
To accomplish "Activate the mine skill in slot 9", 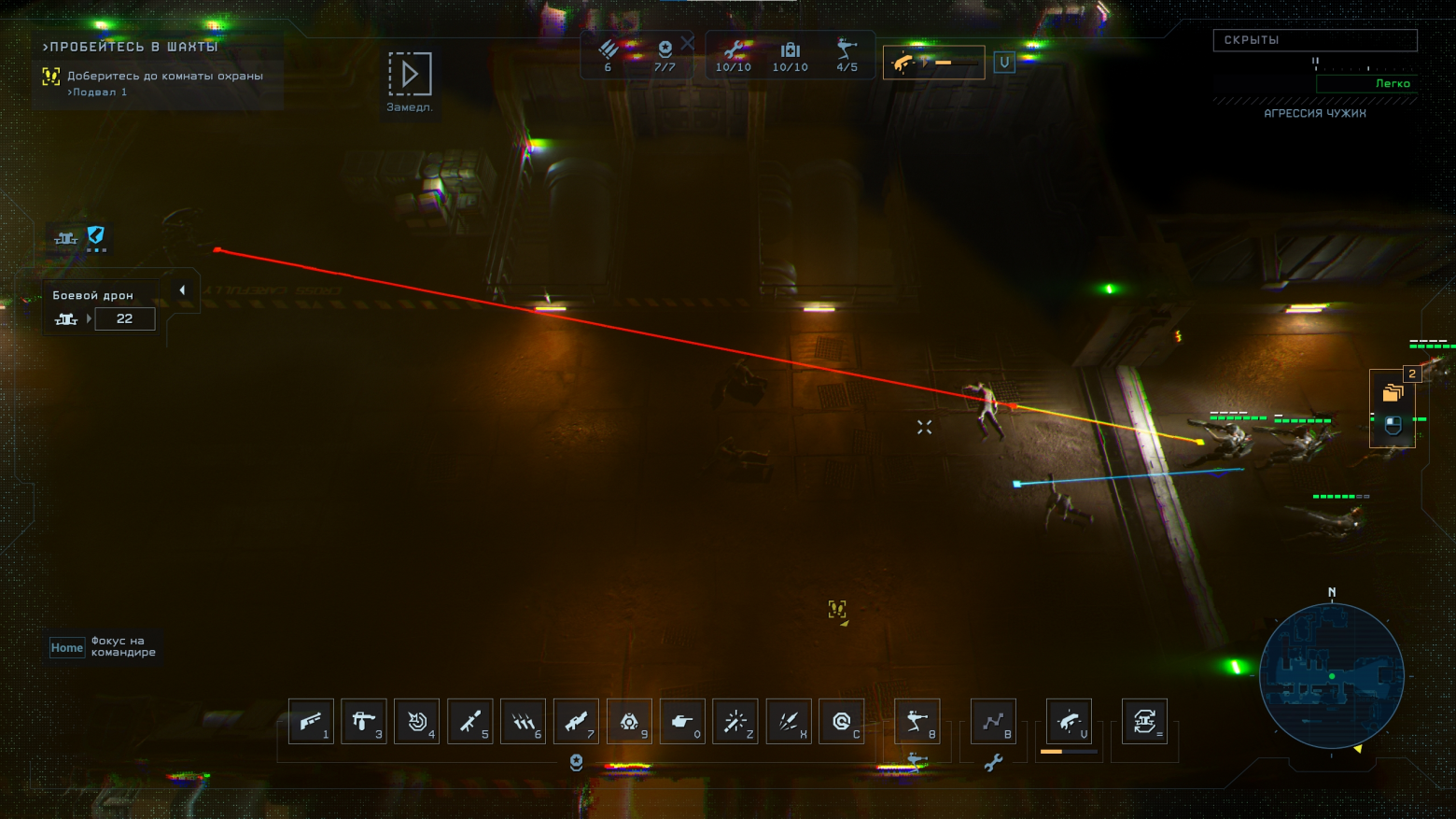I will [x=630, y=721].
